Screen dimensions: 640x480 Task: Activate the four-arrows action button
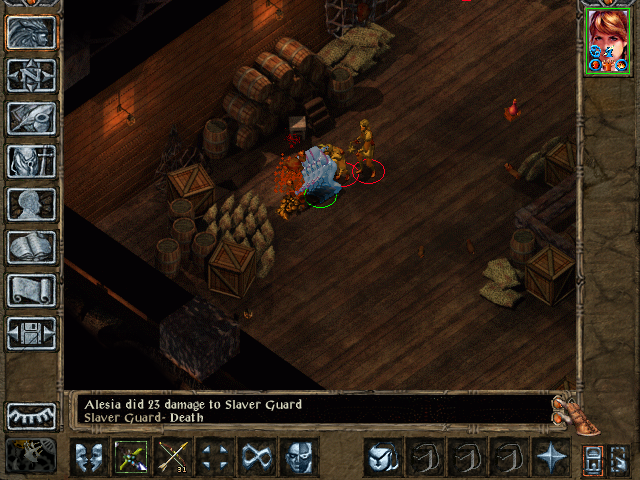click(x=215, y=457)
